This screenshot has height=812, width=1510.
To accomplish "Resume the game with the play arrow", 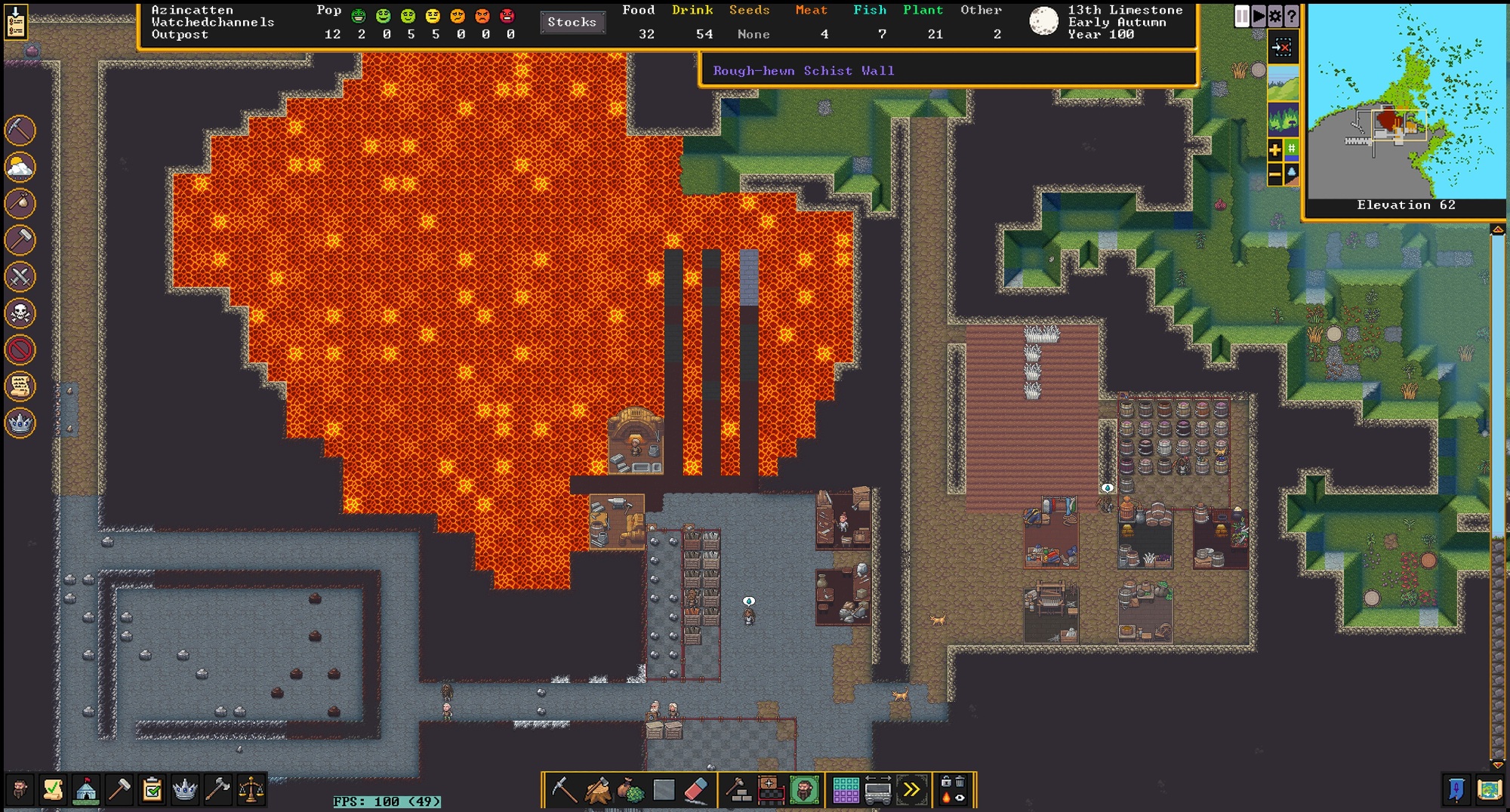I will click(1258, 16).
